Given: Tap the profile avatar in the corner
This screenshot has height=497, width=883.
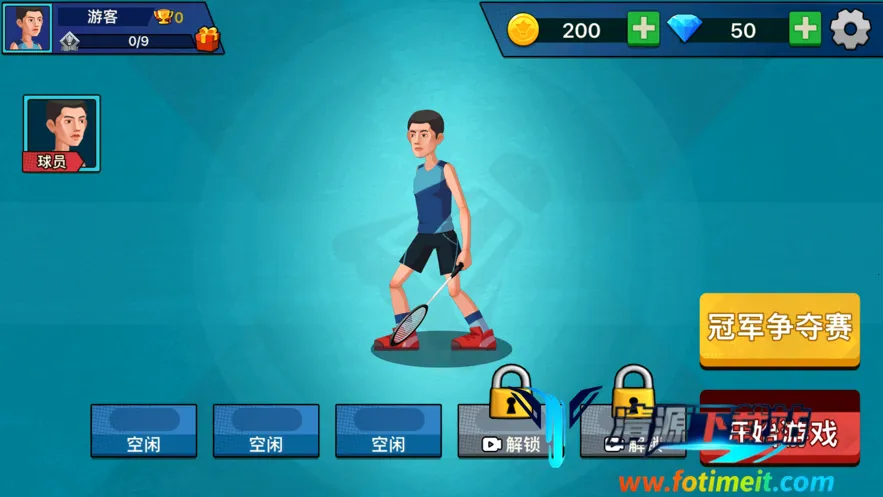Looking at the screenshot, I should [x=27, y=28].
